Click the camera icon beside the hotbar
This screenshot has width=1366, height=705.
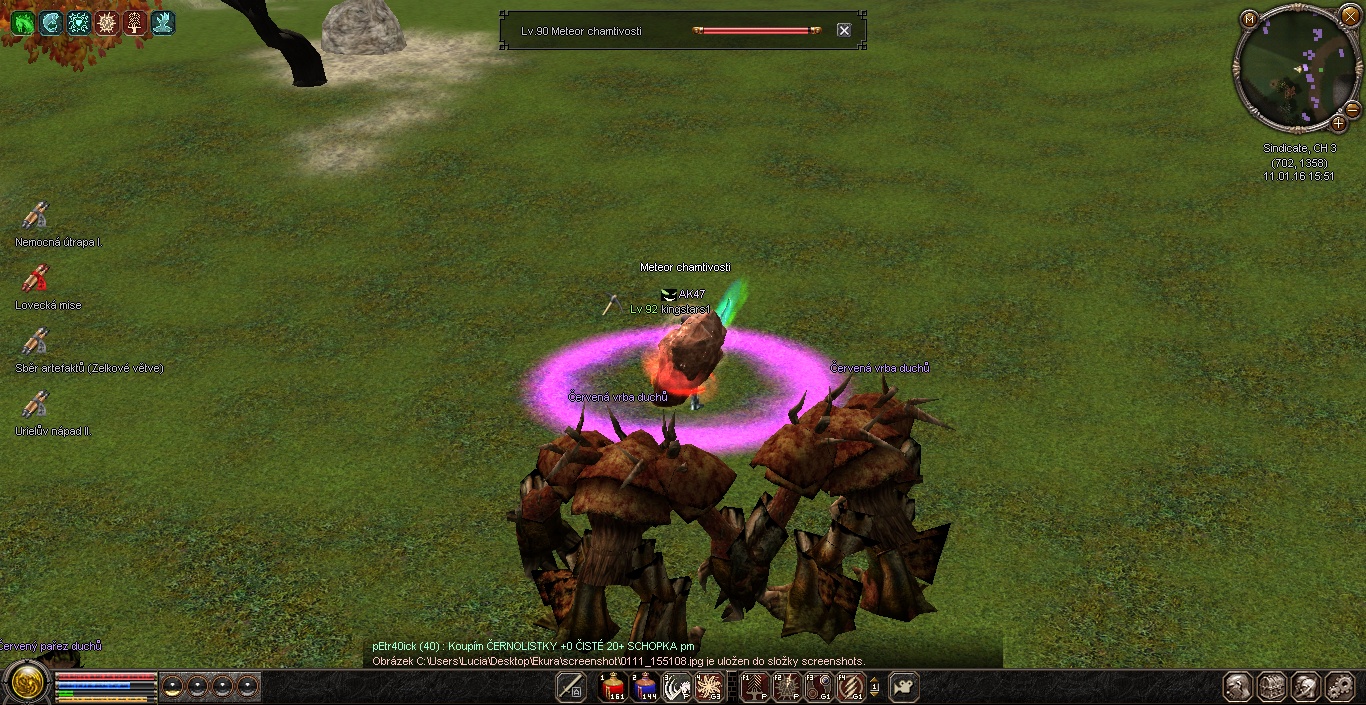point(903,687)
